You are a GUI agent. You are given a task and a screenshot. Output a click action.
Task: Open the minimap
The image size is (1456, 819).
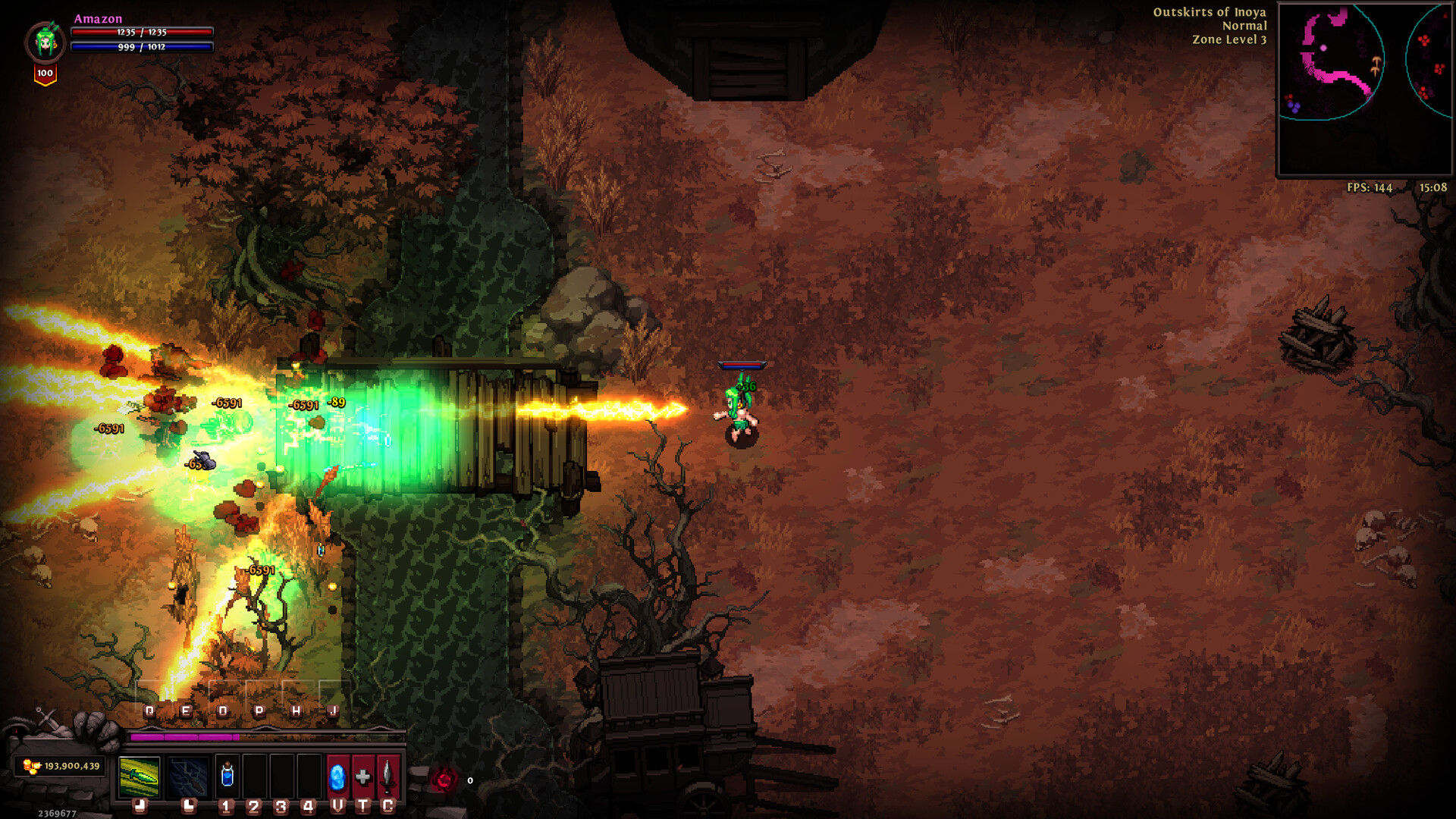[1364, 89]
